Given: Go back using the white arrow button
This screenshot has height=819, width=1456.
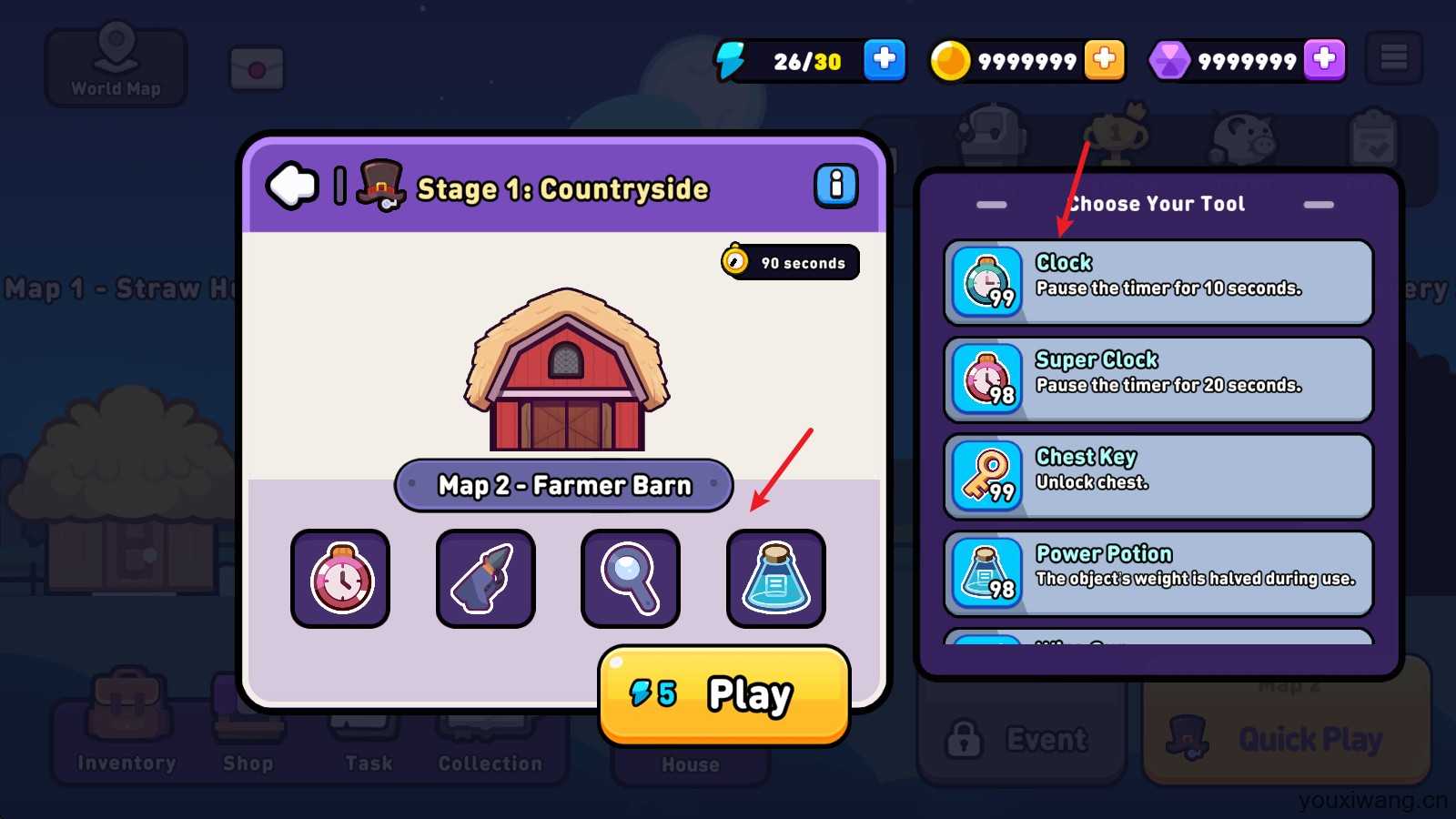Looking at the screenshot, I should click(292, 186).
